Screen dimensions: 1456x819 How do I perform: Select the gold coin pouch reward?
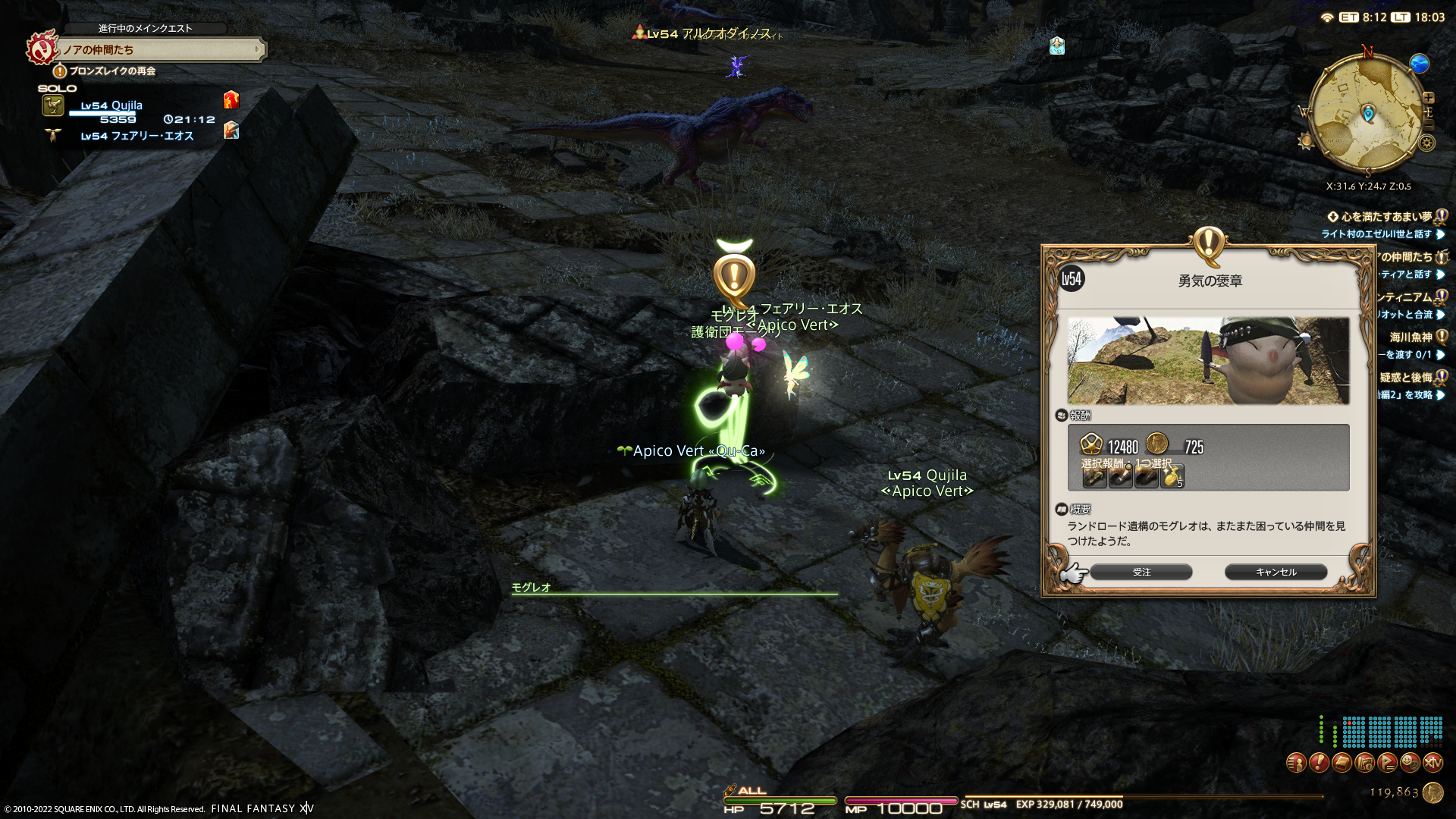[1172, 477]
